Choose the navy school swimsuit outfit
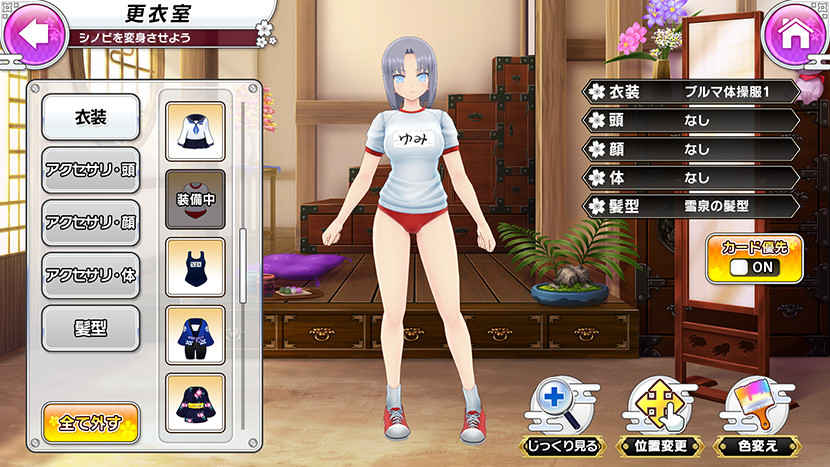Viewport: 830px width, 467px height. (x=194, y=267)
